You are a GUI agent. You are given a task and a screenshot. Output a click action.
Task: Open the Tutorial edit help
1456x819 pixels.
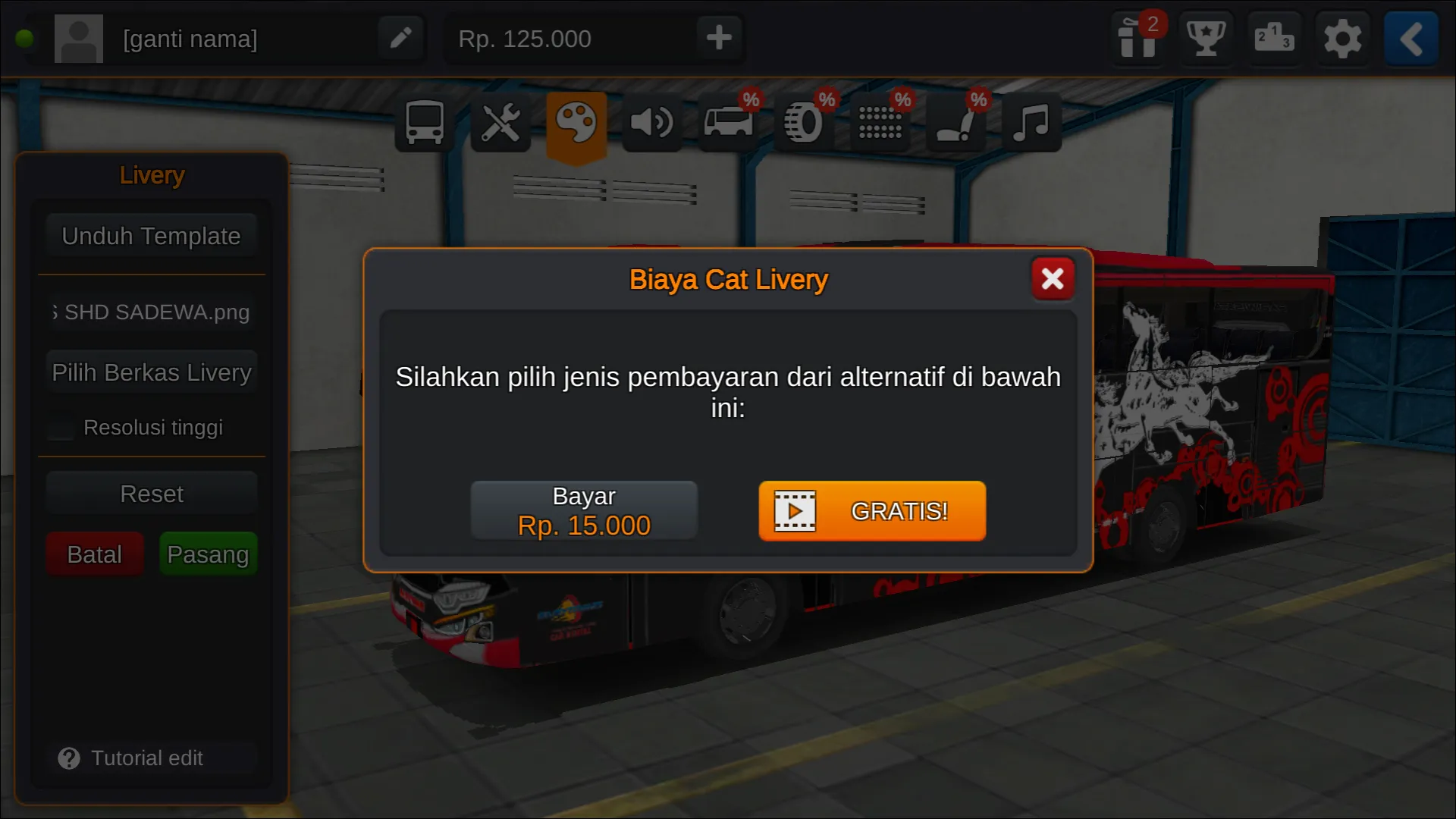point(133,758)
